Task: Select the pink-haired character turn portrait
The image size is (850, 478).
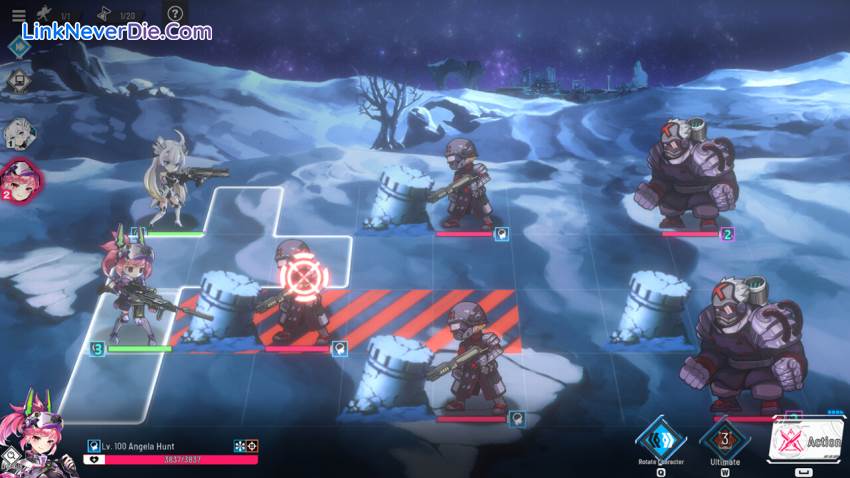Action: 20,180
